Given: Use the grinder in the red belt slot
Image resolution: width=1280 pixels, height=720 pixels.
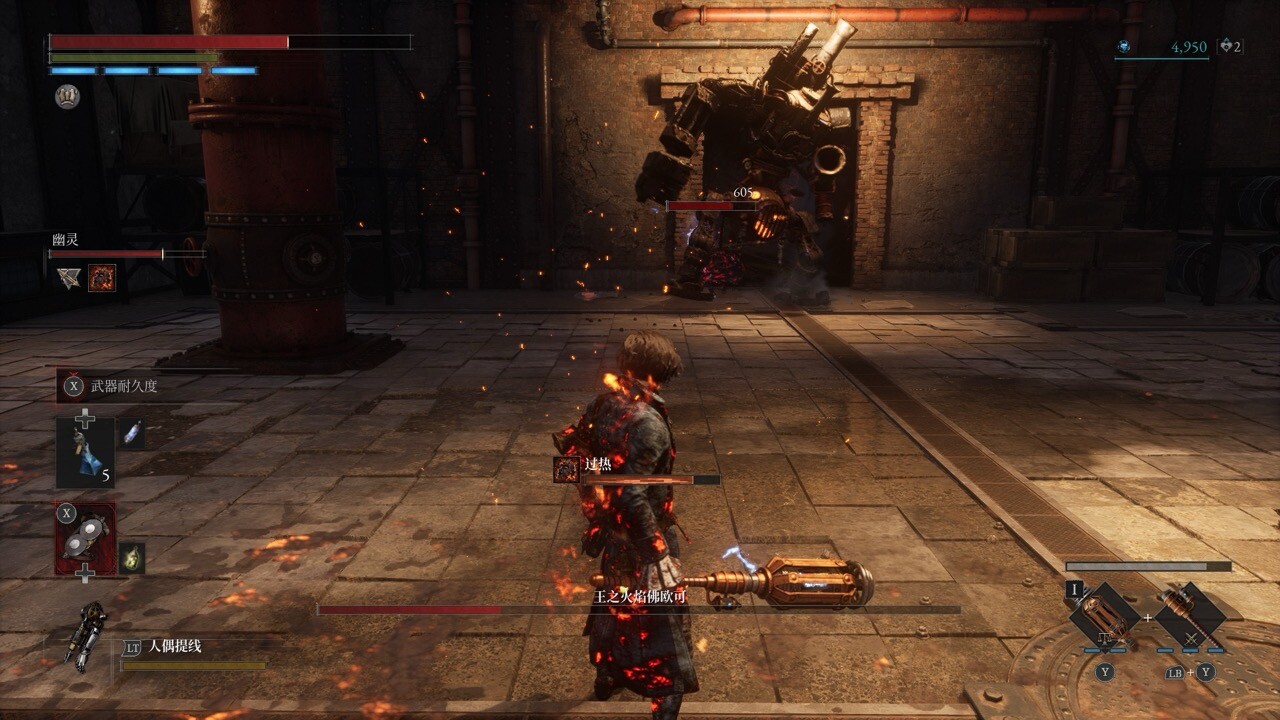Looking at the screenshot, I should (85, 538).
